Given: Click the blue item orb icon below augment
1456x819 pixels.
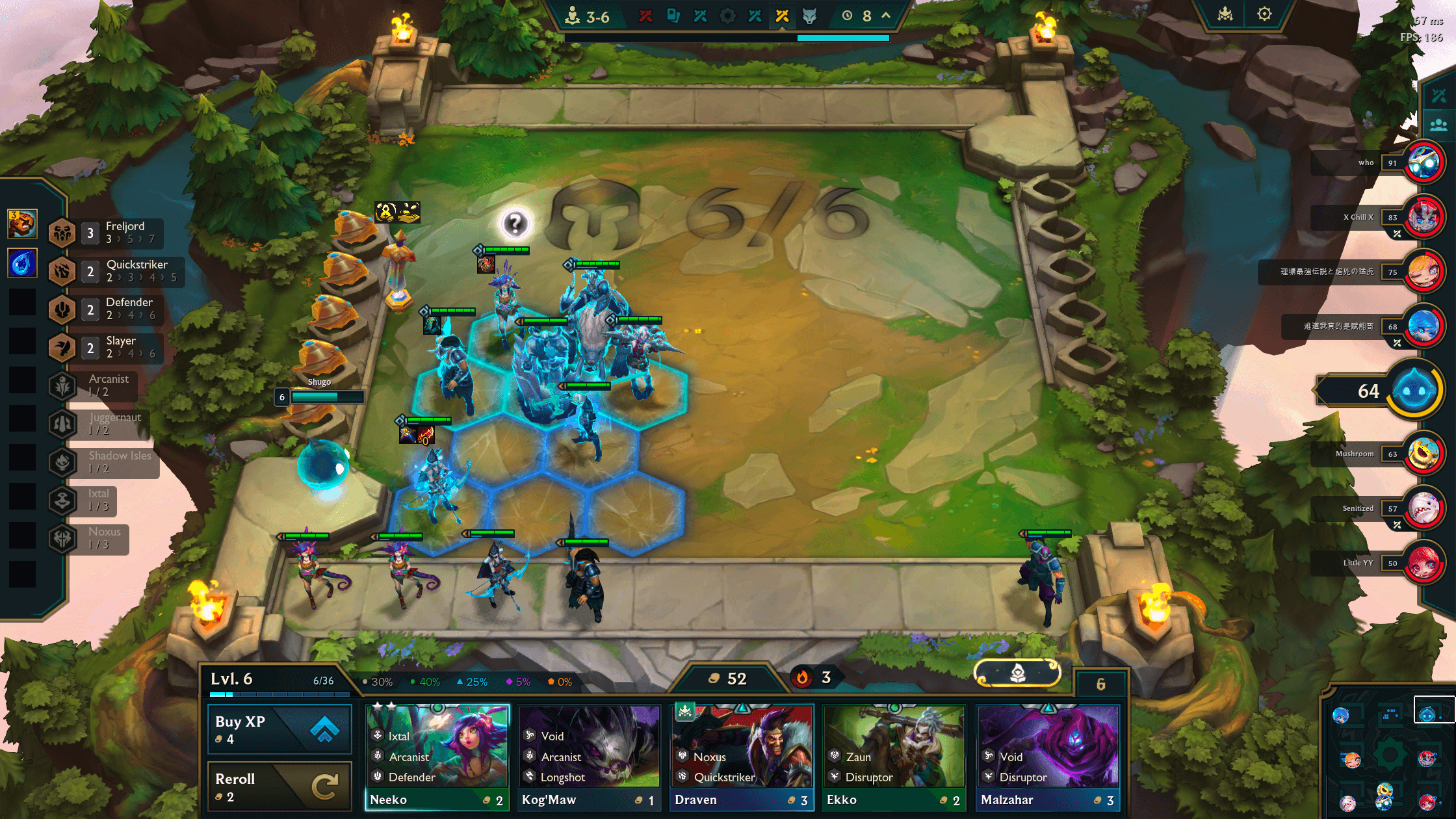Looking at the screenshot, I should 23,263.
